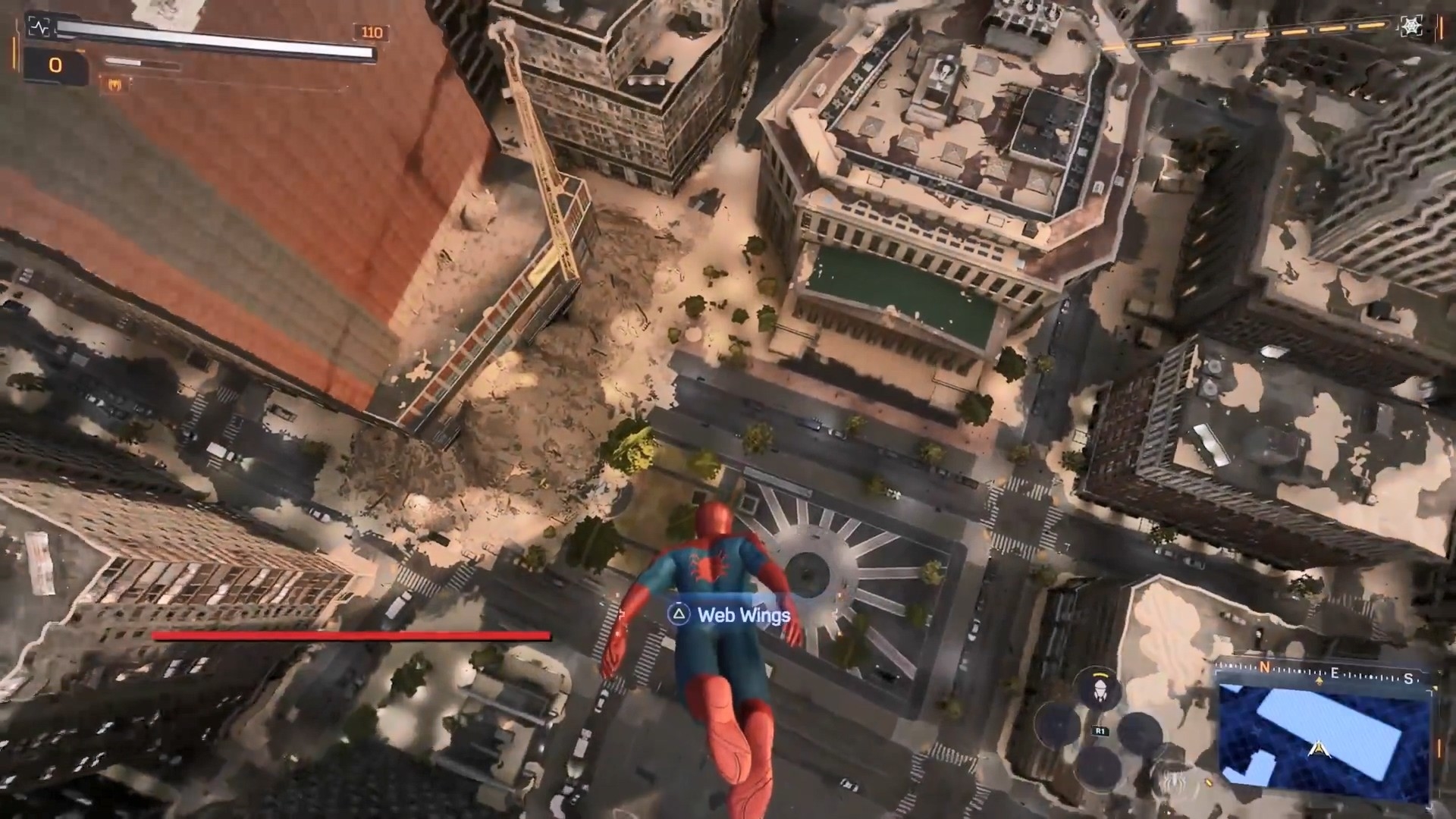Click the heartbeat monitor health icon
Screen dimensions: 1456x819
coord(39,27)
